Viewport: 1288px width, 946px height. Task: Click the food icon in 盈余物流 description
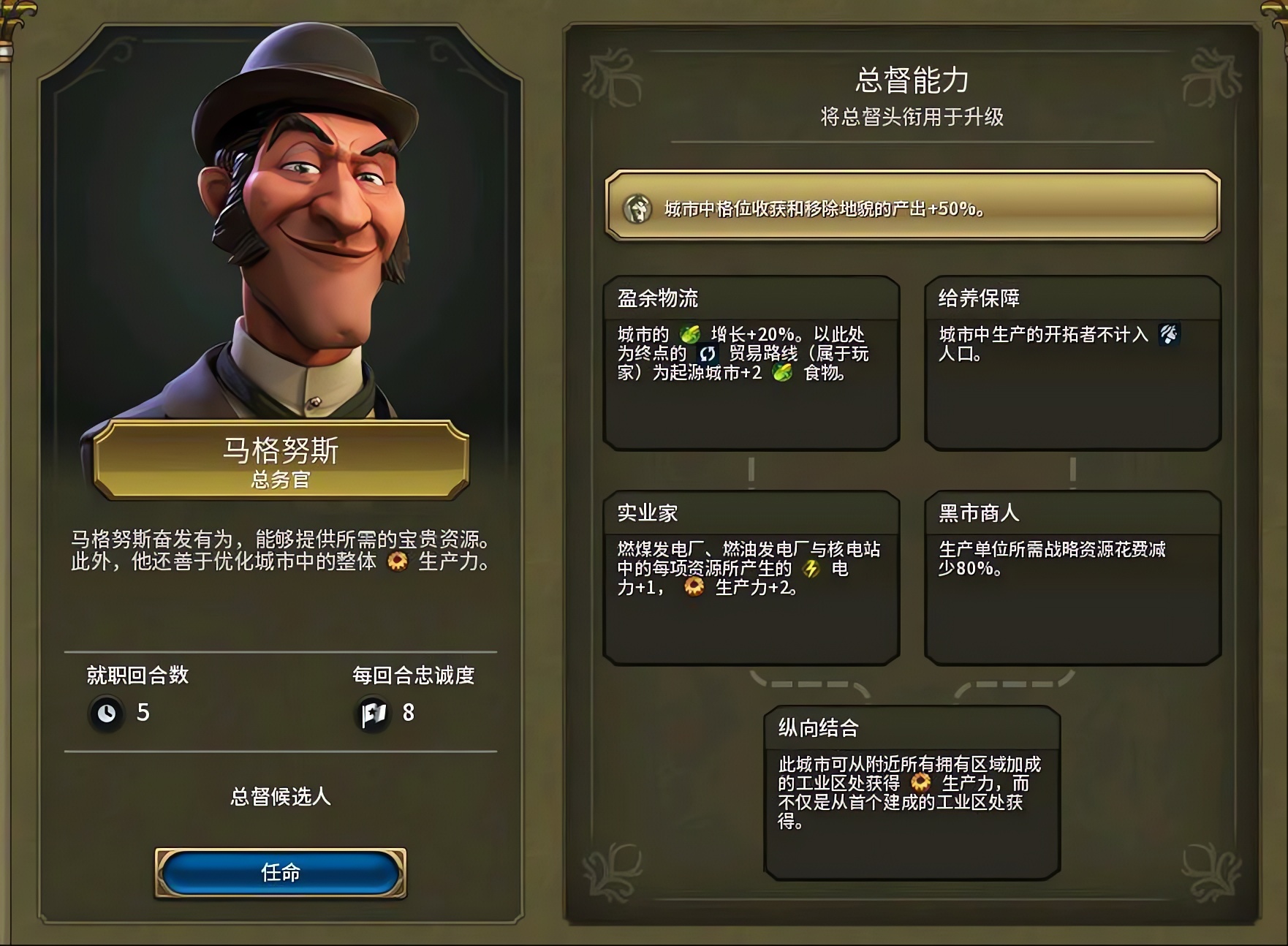click(691, 333)
